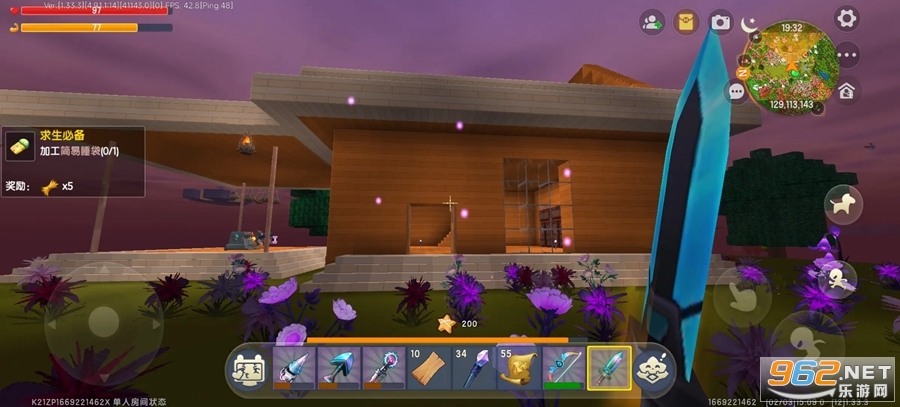Open the chat speech bubble
900x407 pixels.
(737, 91)
